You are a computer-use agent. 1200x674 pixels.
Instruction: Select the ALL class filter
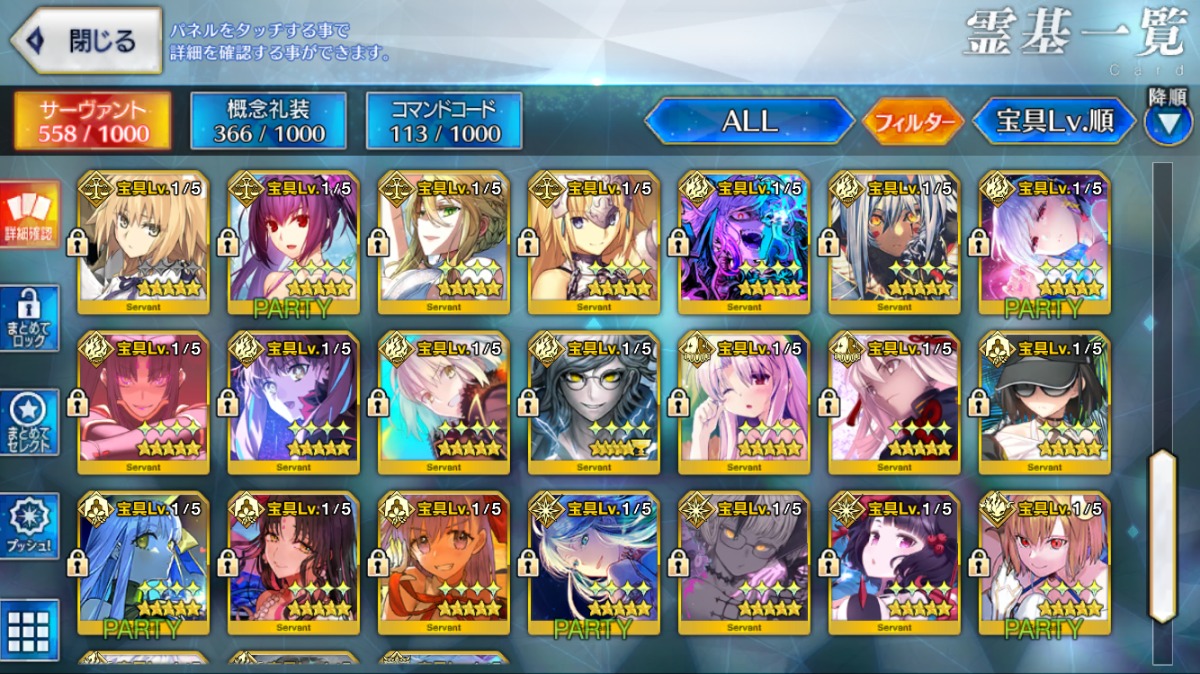pos(749,122)
